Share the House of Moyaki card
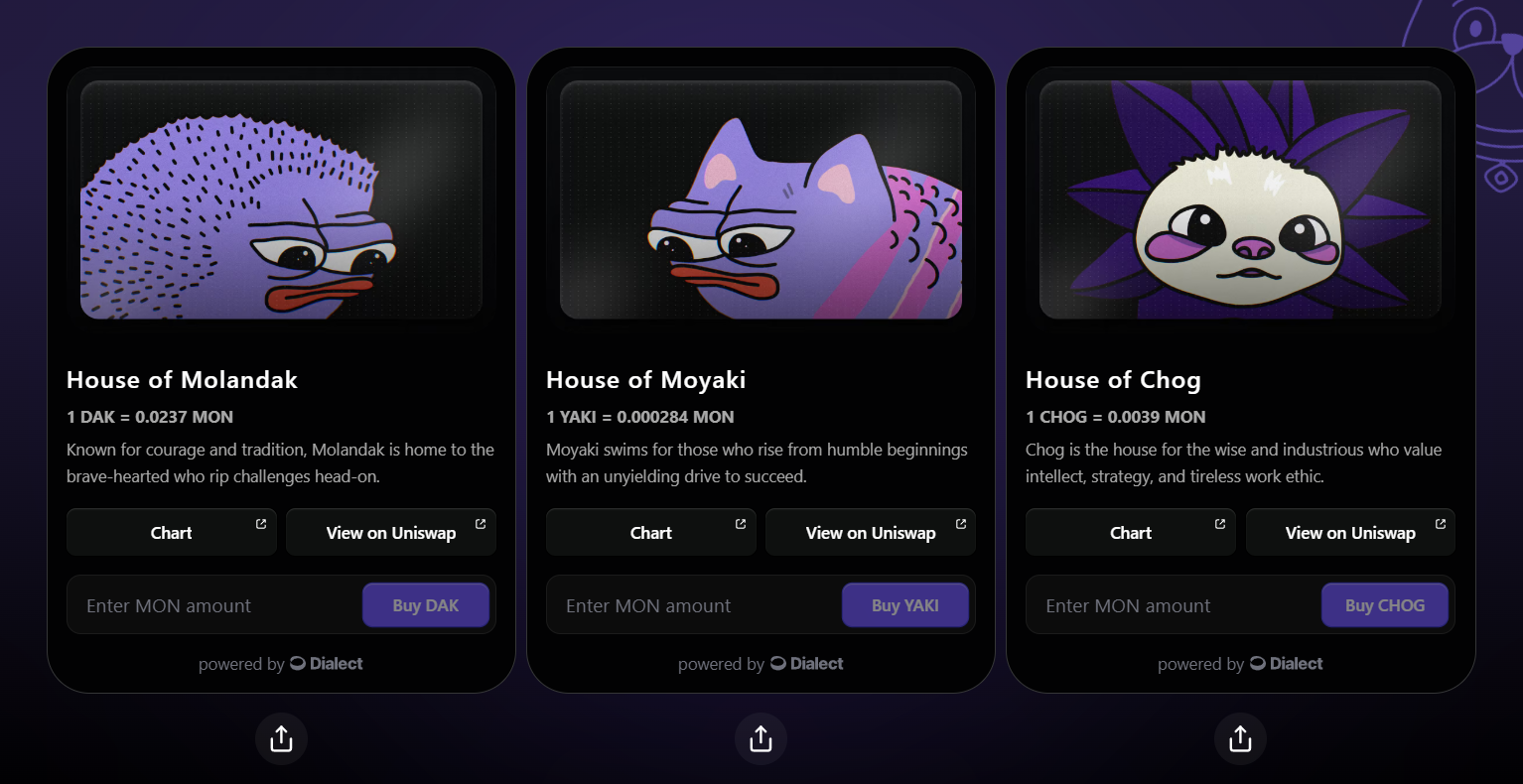Viewport: 1523px width, 784px height. (761, 739)
